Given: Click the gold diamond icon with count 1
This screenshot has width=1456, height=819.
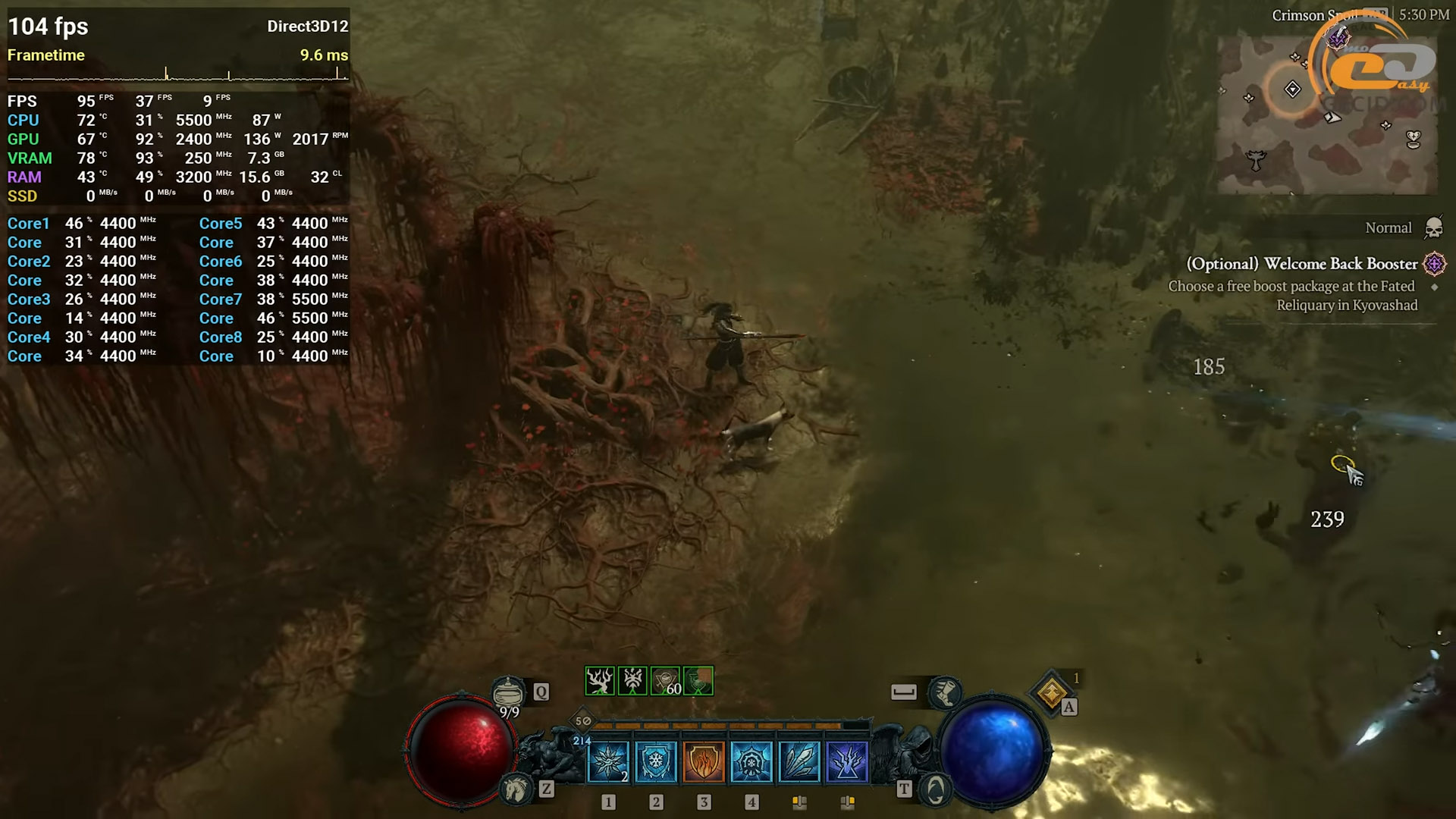Looking at the screenshot, I should pyautogui.click(x=1052, y=692).
